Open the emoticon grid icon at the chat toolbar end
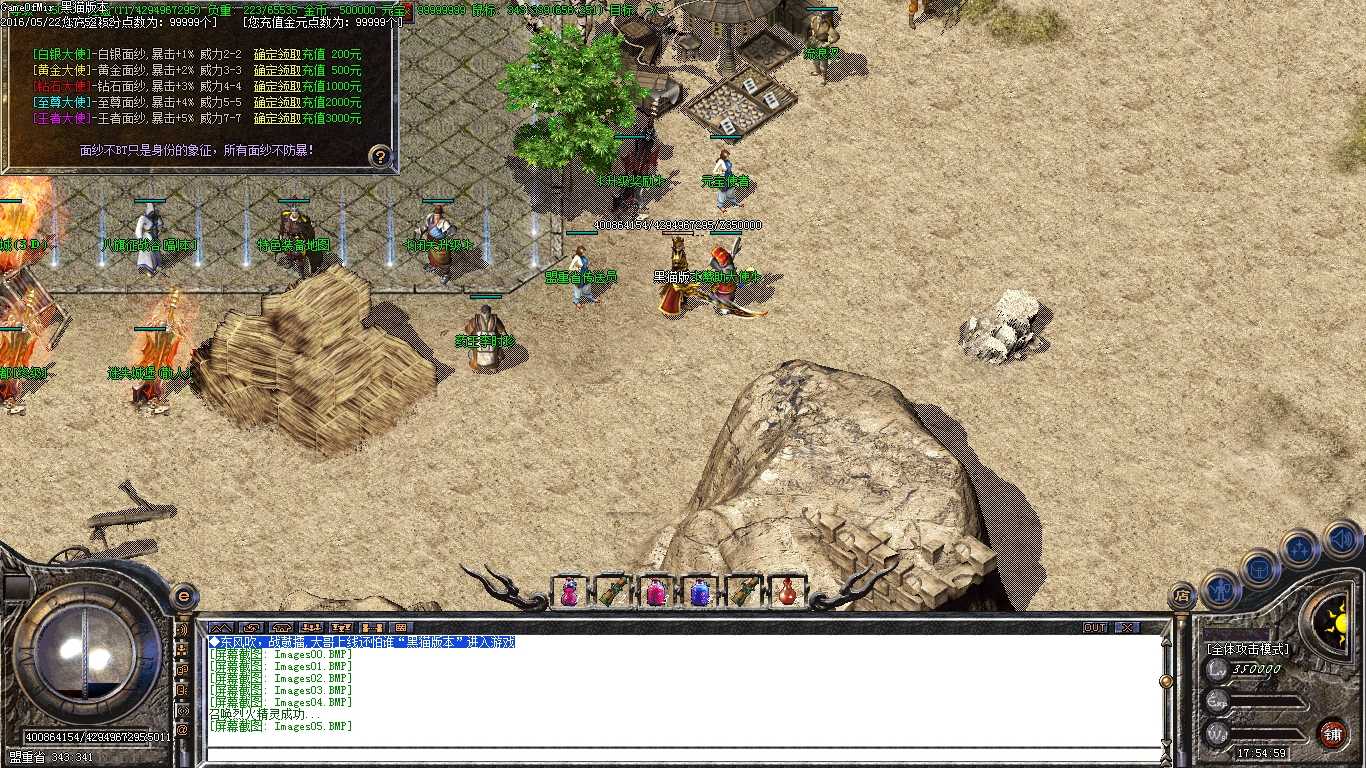 tap(400, 628)
